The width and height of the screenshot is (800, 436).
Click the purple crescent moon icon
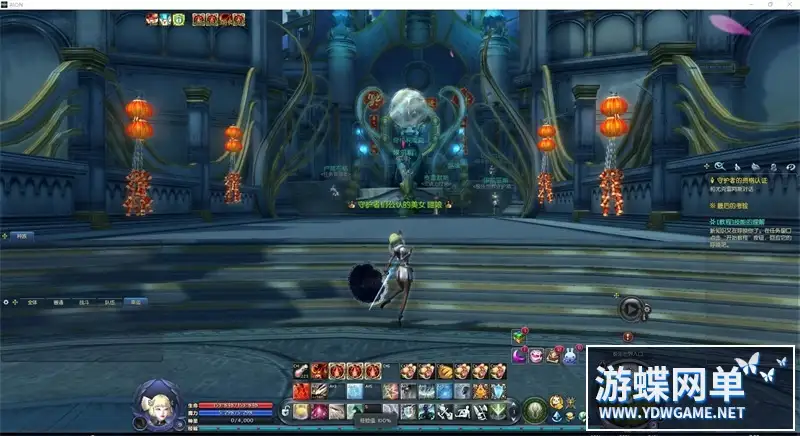[520, 355]
